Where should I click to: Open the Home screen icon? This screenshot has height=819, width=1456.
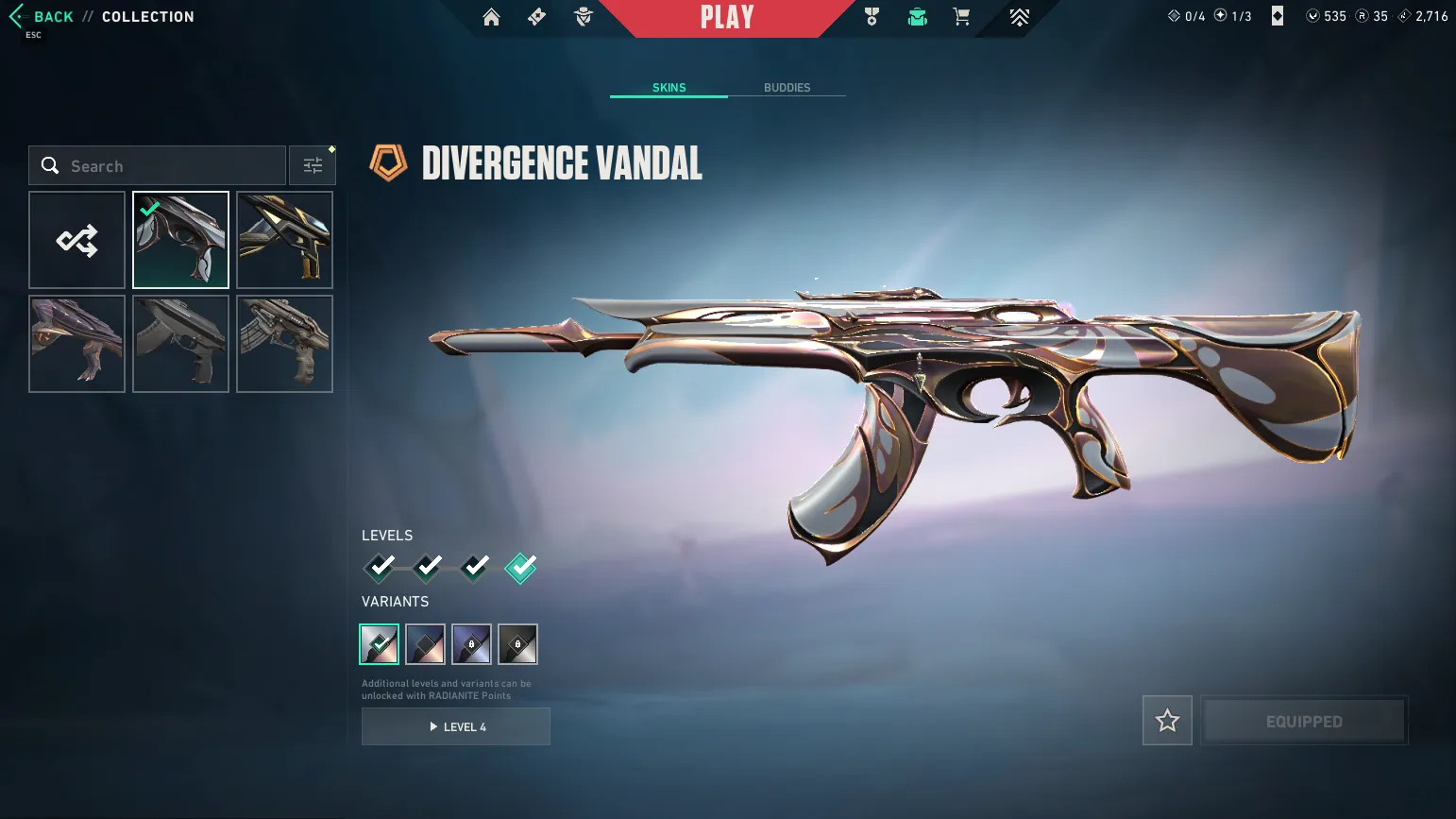point(490,16)
